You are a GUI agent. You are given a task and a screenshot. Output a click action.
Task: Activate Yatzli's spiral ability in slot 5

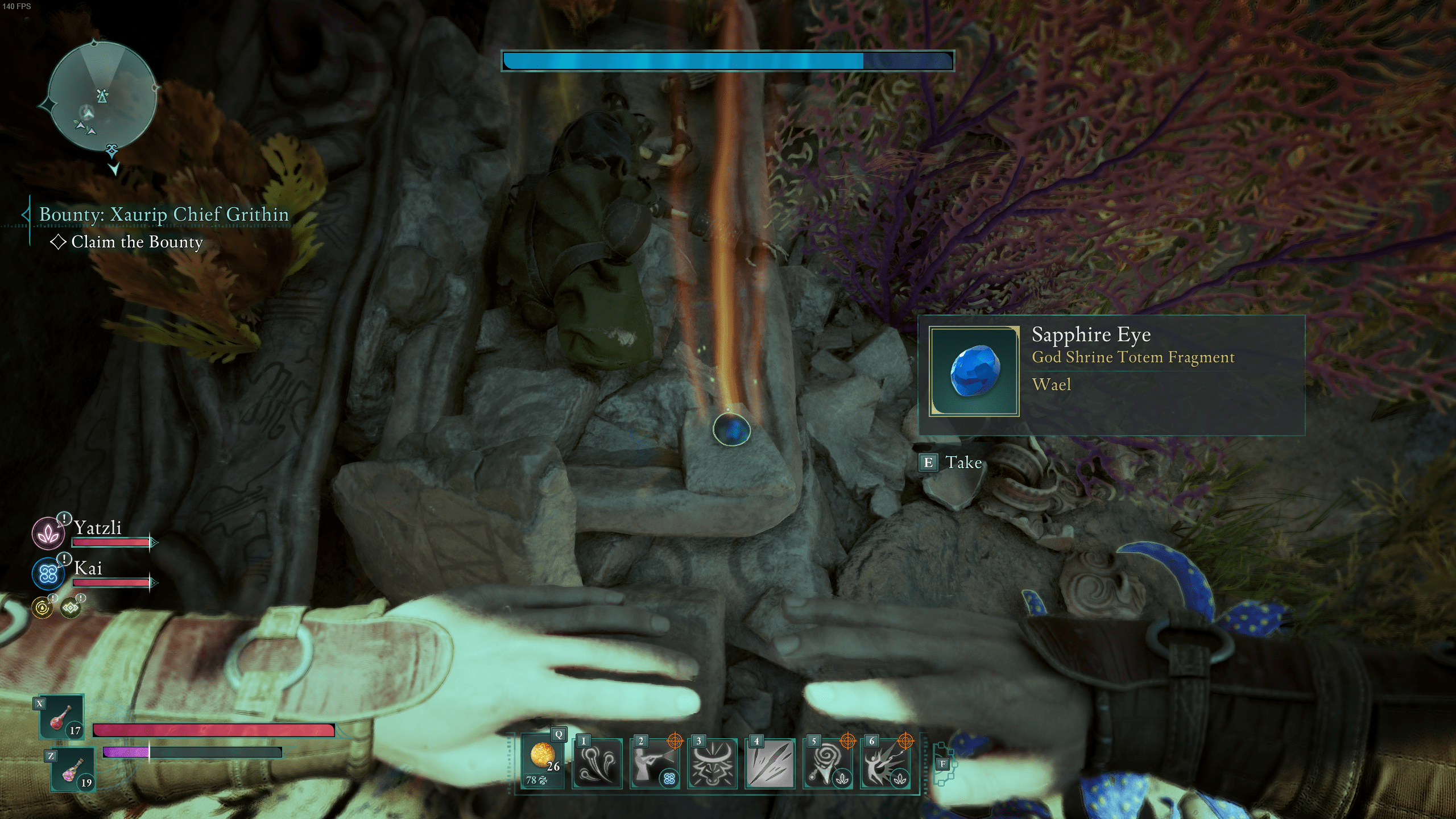(x=828, y=764)
